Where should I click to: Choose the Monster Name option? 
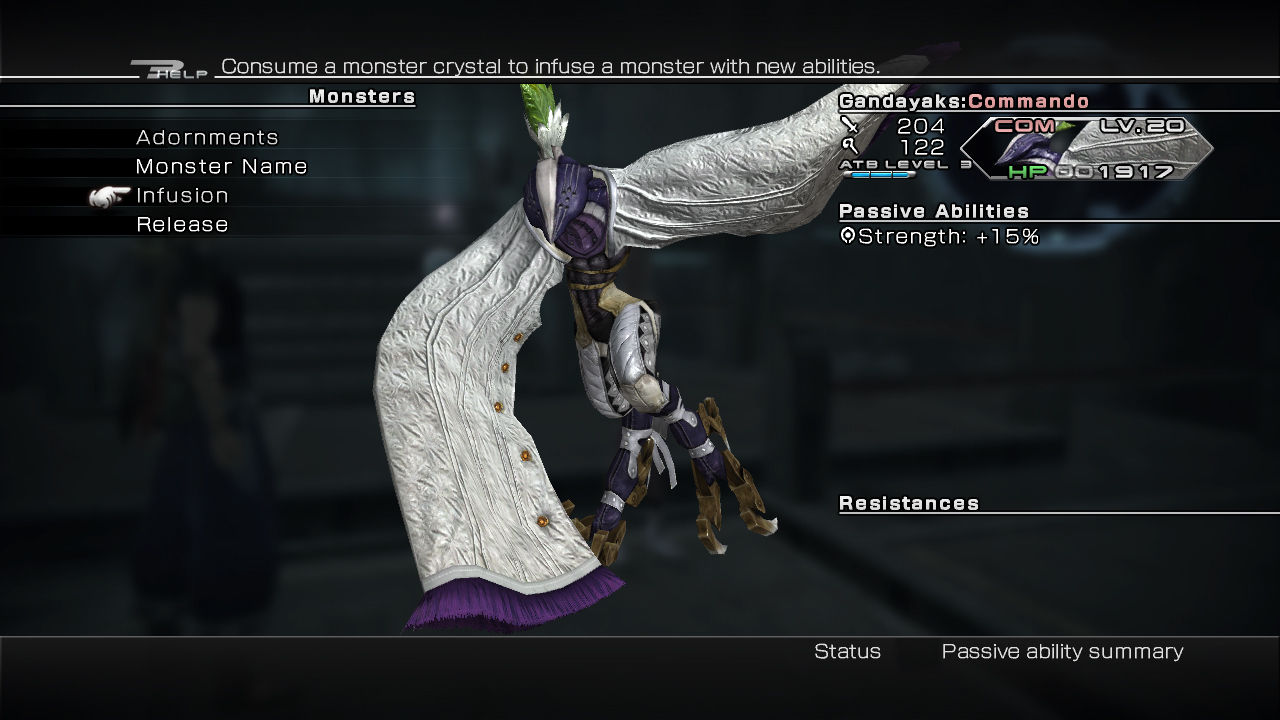click(x=221, y=167)
